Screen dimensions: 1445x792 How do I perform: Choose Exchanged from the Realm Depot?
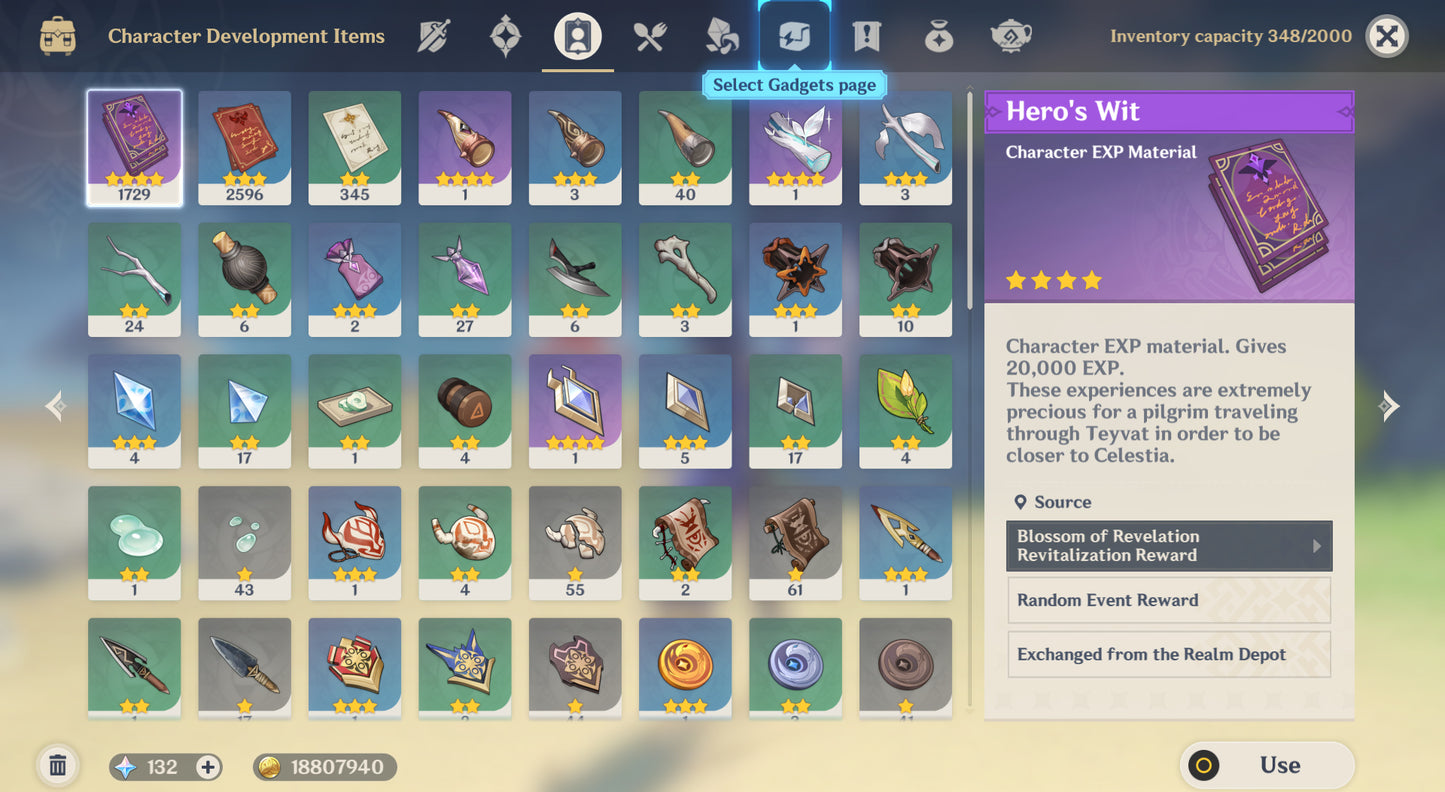(x=1168, y=655)
